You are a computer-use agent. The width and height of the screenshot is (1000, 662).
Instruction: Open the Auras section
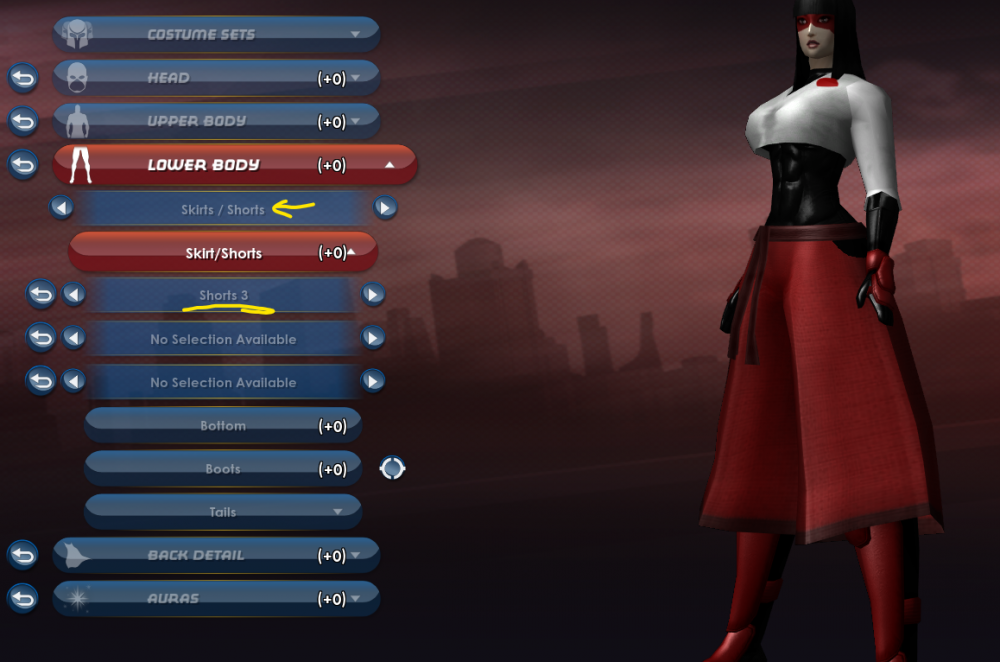click(x=216, y=599)
